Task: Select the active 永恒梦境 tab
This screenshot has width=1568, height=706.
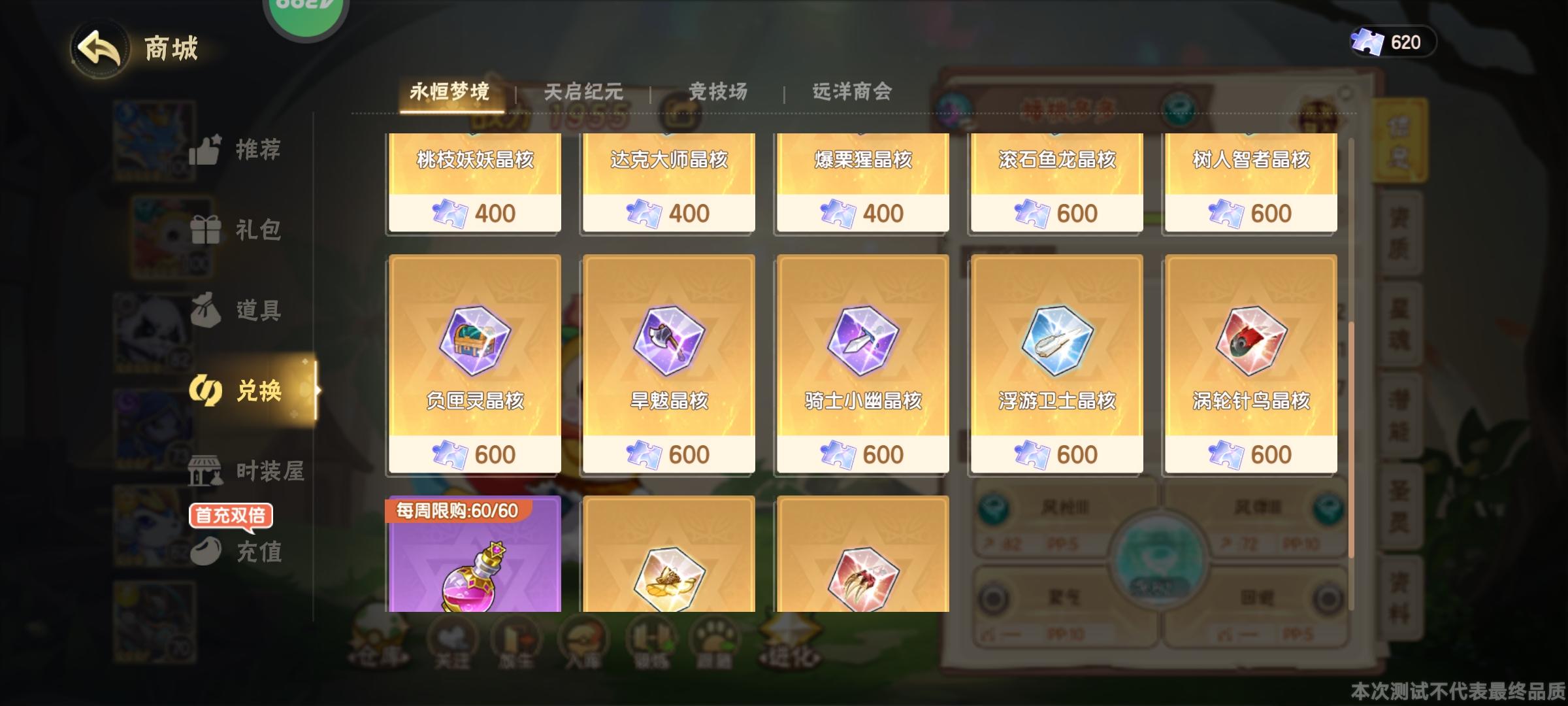Action: (x=451, y=93)
